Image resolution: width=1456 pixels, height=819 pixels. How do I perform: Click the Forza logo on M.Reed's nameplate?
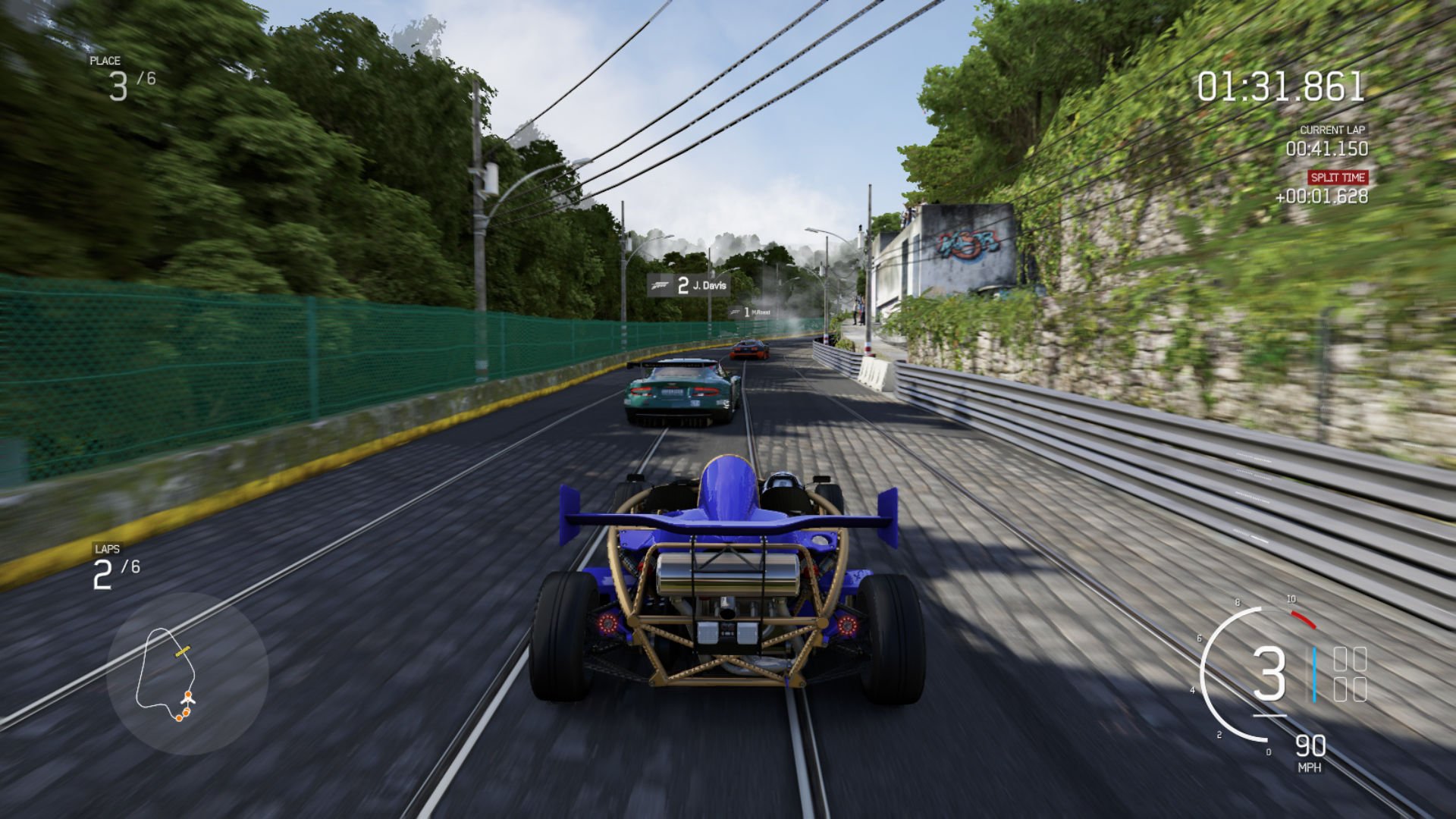pyautogui.click(x=735, y=312)
